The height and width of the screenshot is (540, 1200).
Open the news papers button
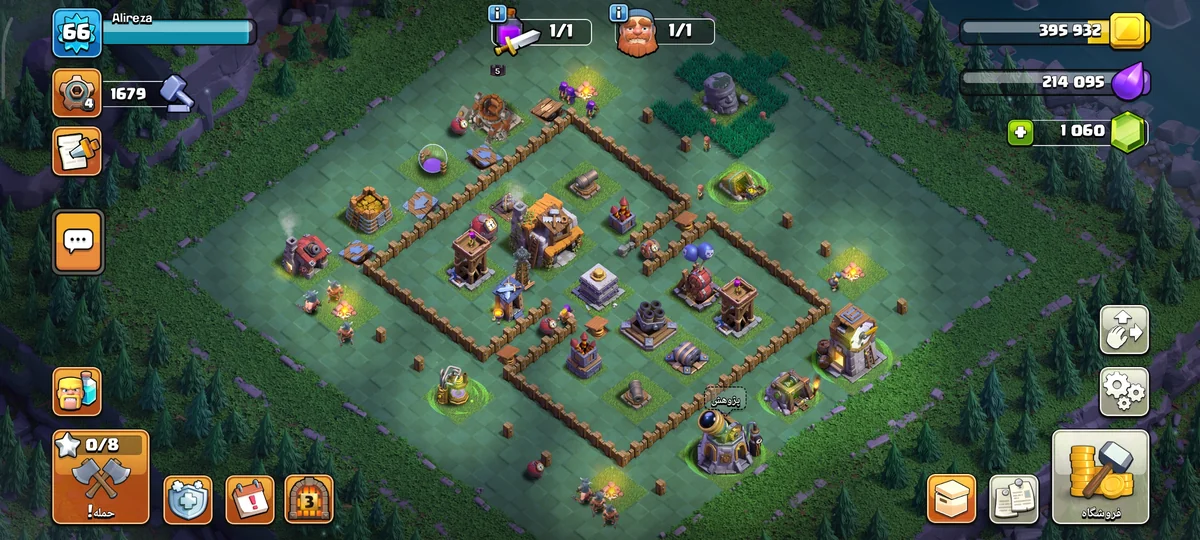(1013, 499)
